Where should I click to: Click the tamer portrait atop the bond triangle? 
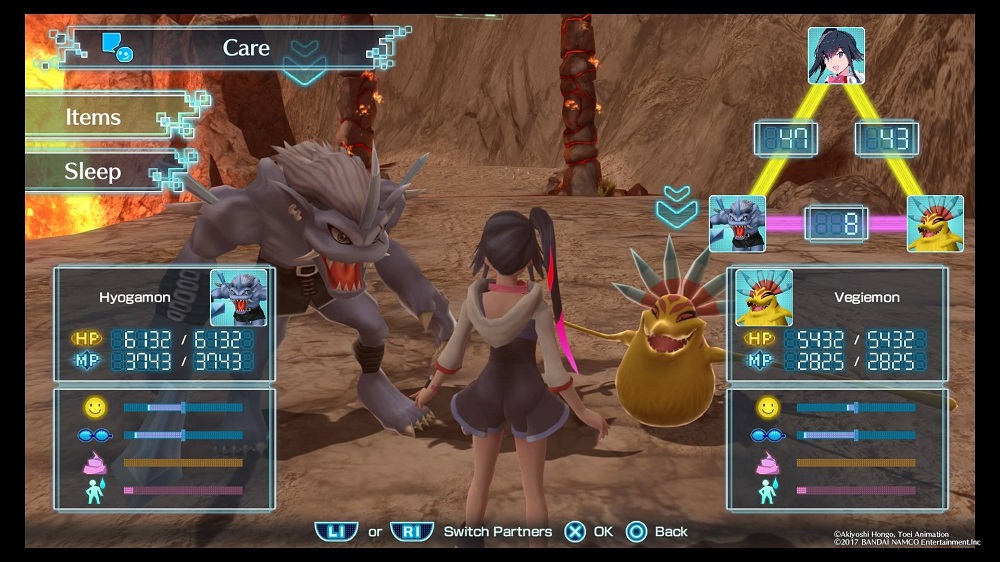(x=836, y=55)
